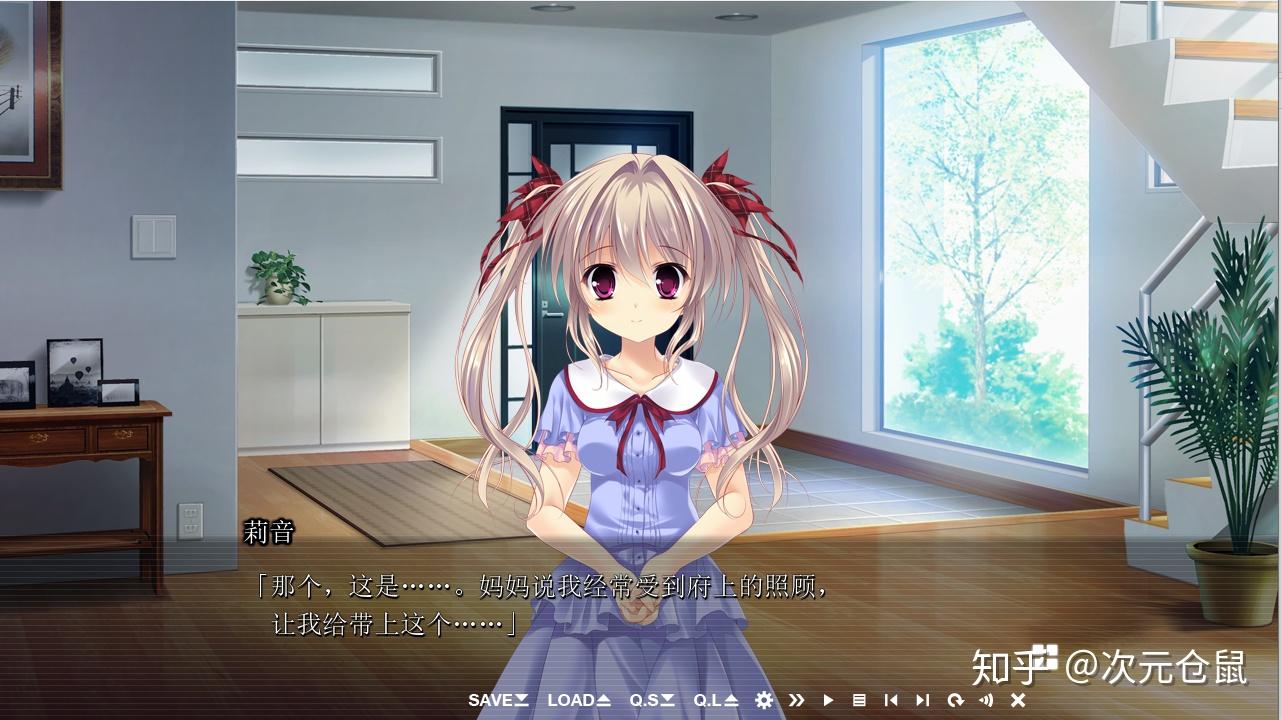Expand the Q.L up-arrow dropdown

[x=732, y=701]
